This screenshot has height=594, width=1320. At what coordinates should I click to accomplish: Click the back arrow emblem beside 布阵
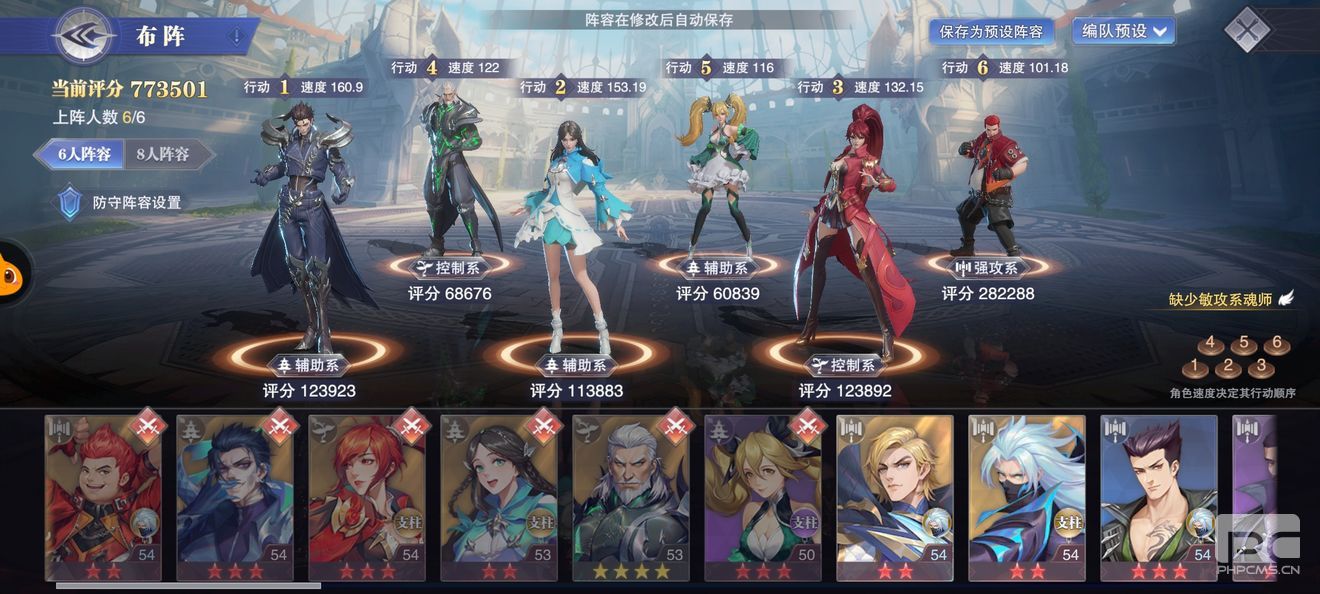click(x=84, y=36)
